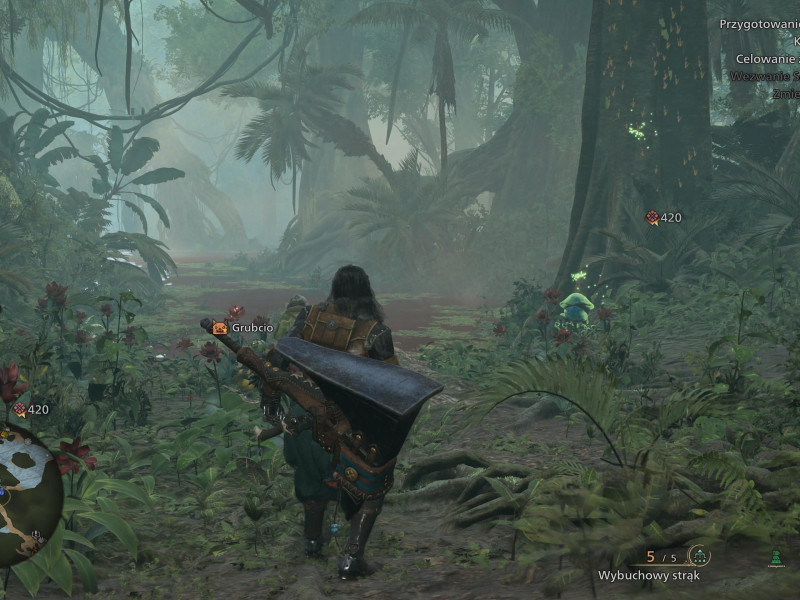Click the Grubcio palico name tag
The height and width of the screenshot is (600, 800).
click(x=243, y=327)
